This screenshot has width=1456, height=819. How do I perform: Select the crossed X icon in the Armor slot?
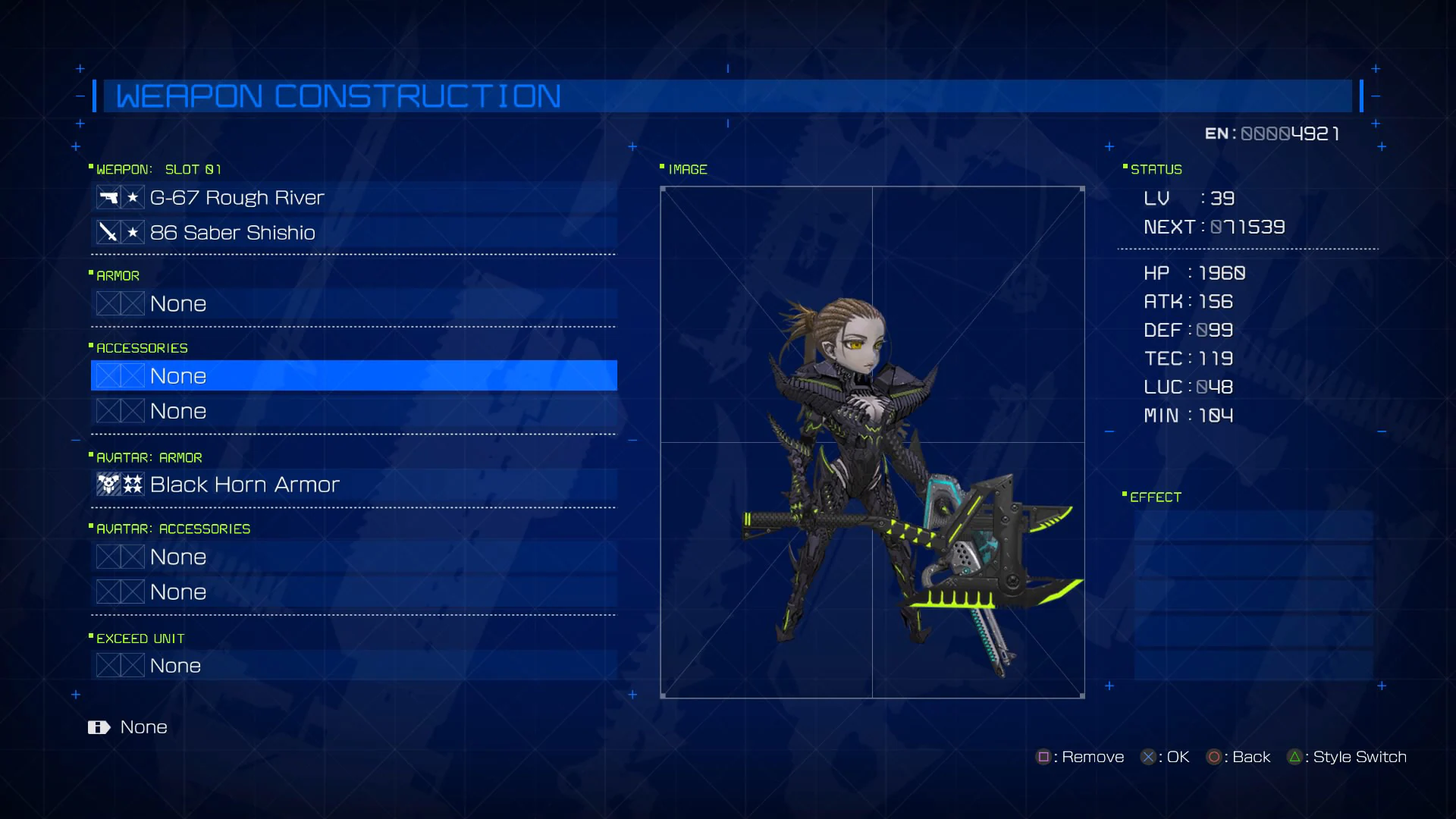pos(120,303)
